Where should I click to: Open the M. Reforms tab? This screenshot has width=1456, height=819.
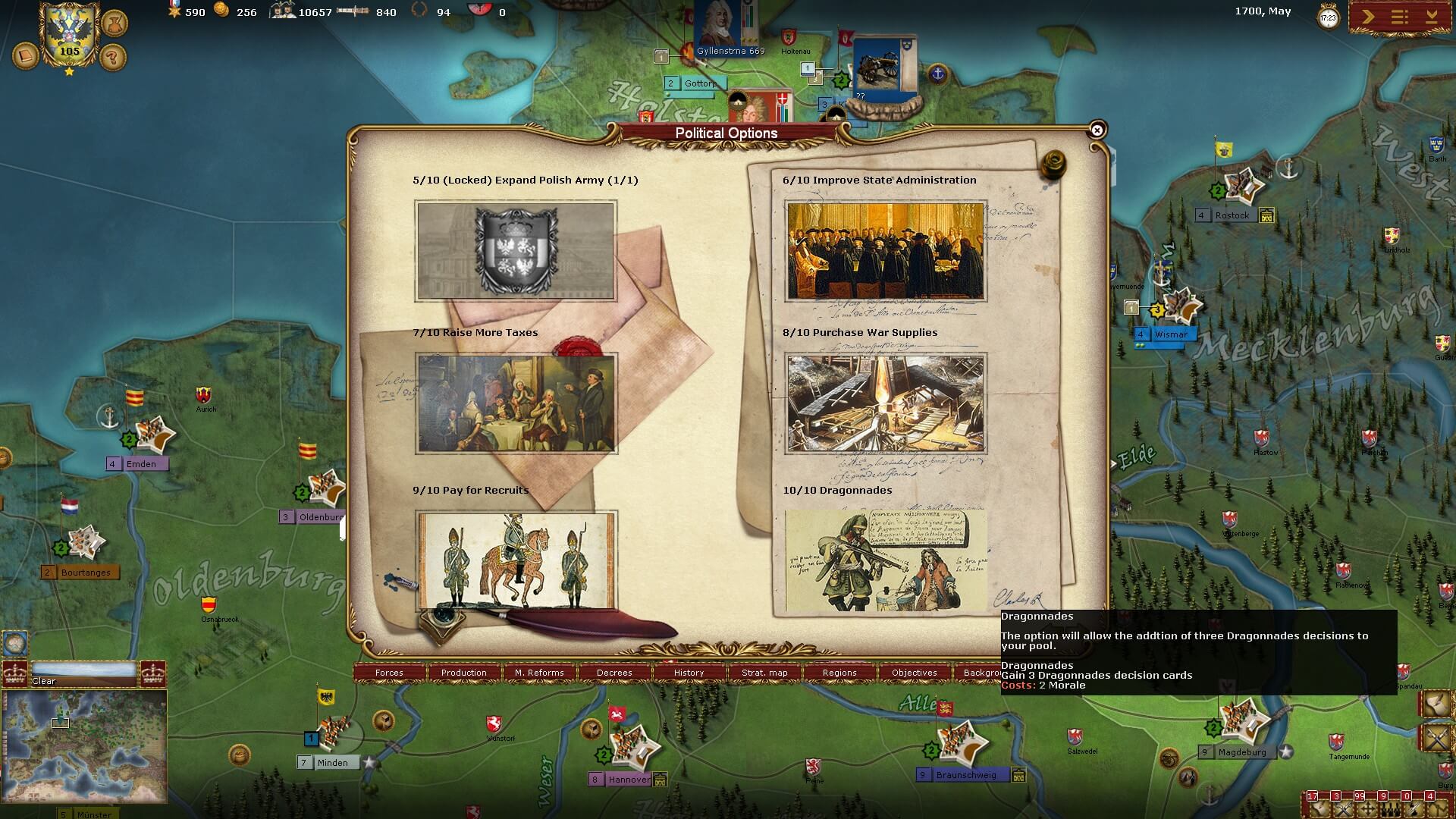[x=539, y=673]
